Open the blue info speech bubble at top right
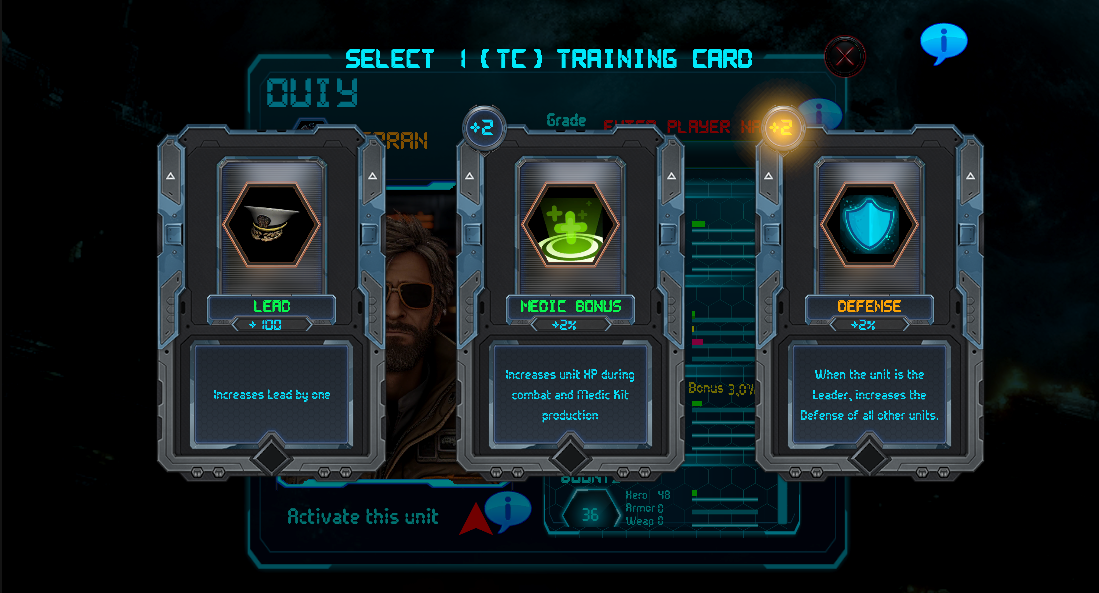This screenshot has height=593, width=1099. pos(943,43)
